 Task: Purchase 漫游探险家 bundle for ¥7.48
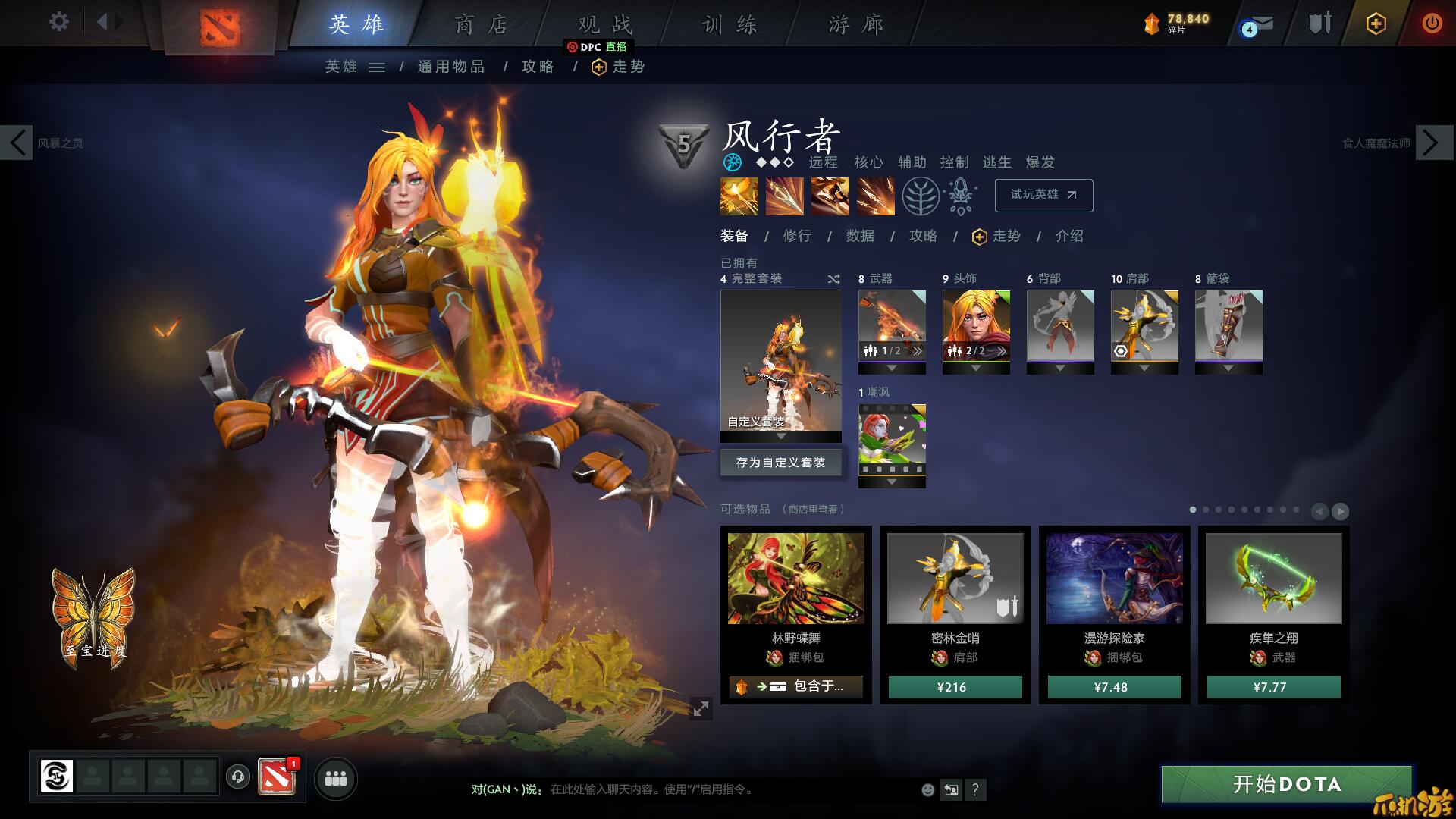(1114, 687)
